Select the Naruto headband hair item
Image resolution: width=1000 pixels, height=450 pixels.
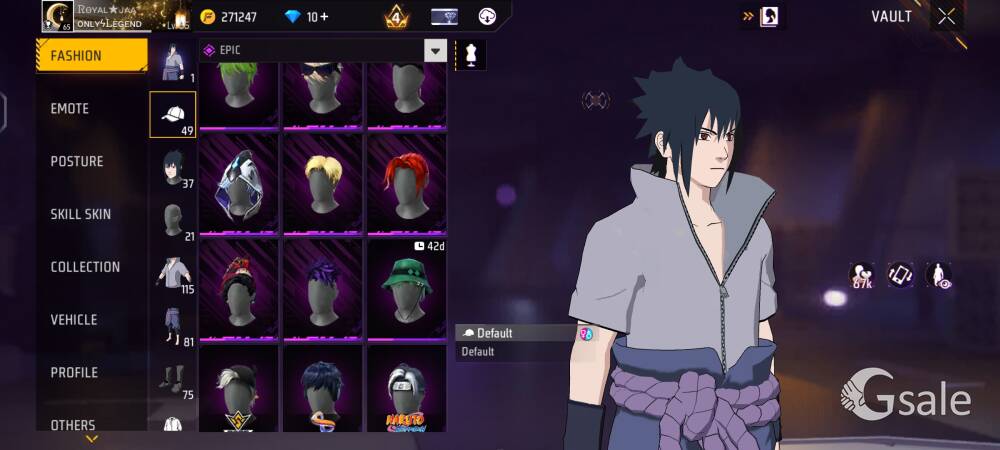pyautogui.click(x=406, y=389)
